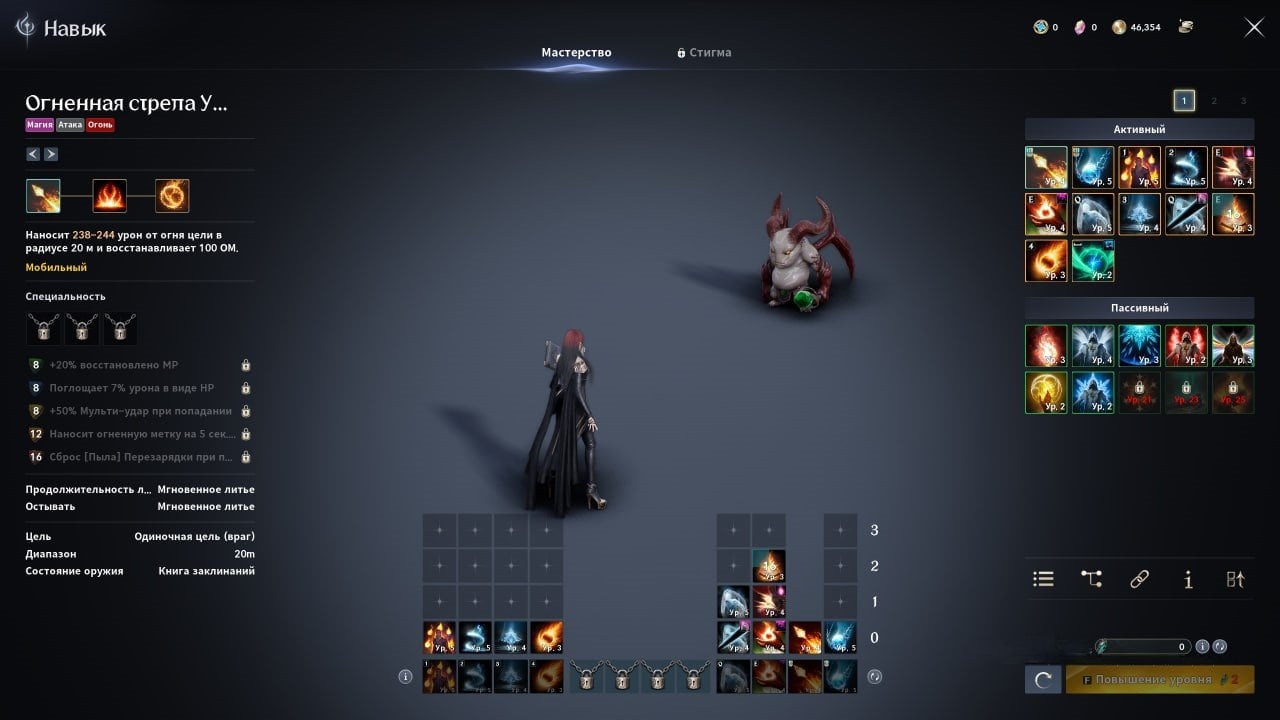The width and height of the screenshot is (1280, 720).
Task: Go to the previous skill with left arrow
Action: click(33, 154)
